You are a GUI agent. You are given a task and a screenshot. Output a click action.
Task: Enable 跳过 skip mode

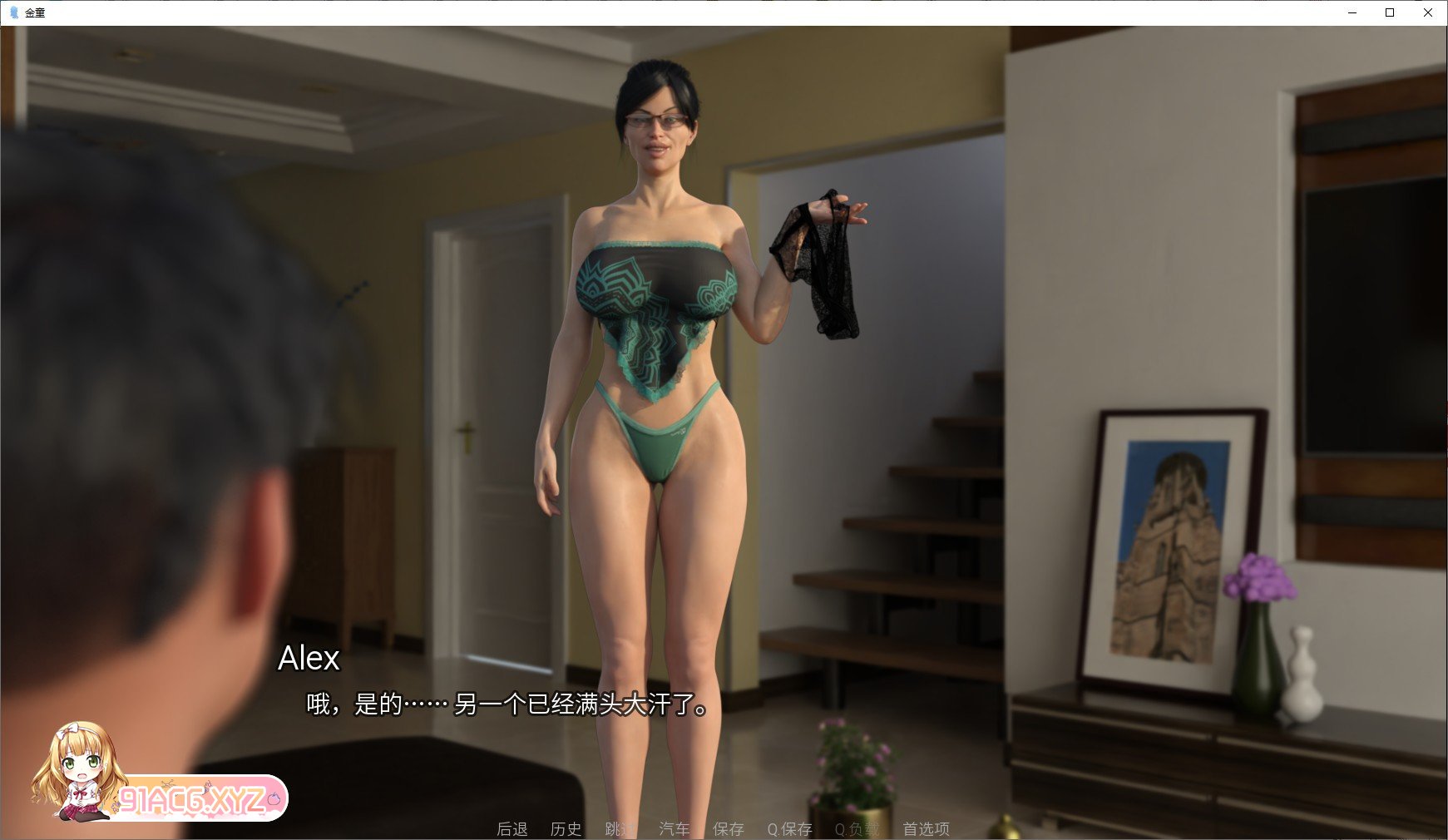[617, 828]
